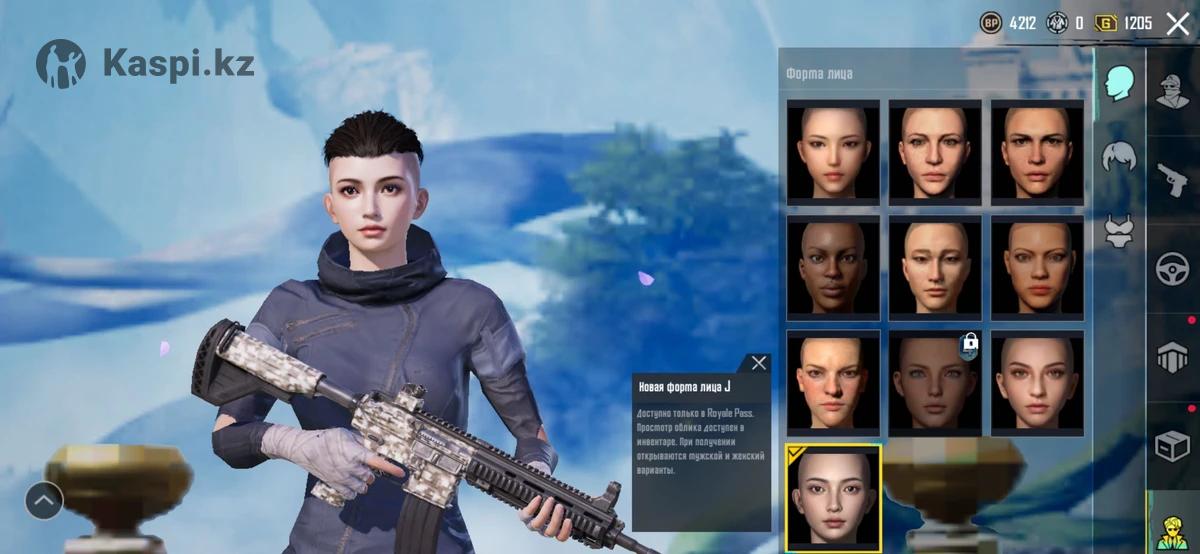The width and height of the screenshot is (1200, 554).
Task: Close the appearance screen with the top-right X
Action: 1178,23
